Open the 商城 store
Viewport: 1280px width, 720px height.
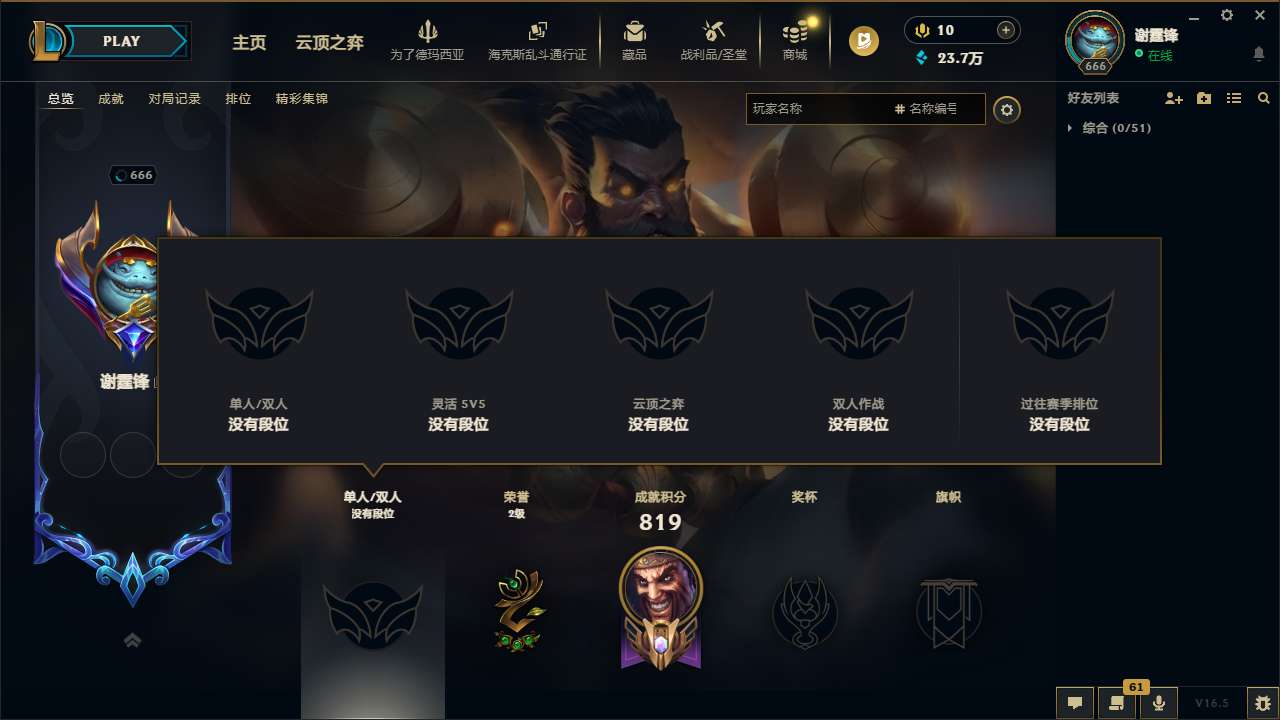(795, 41)
